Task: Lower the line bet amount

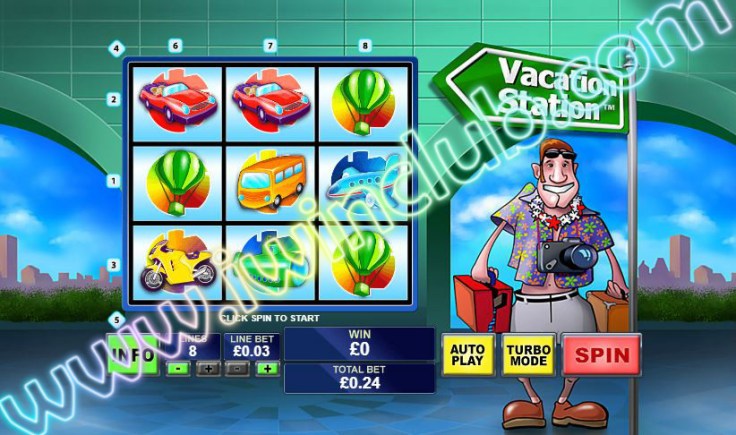Action: pyautogui.click(x=237, y=369)
